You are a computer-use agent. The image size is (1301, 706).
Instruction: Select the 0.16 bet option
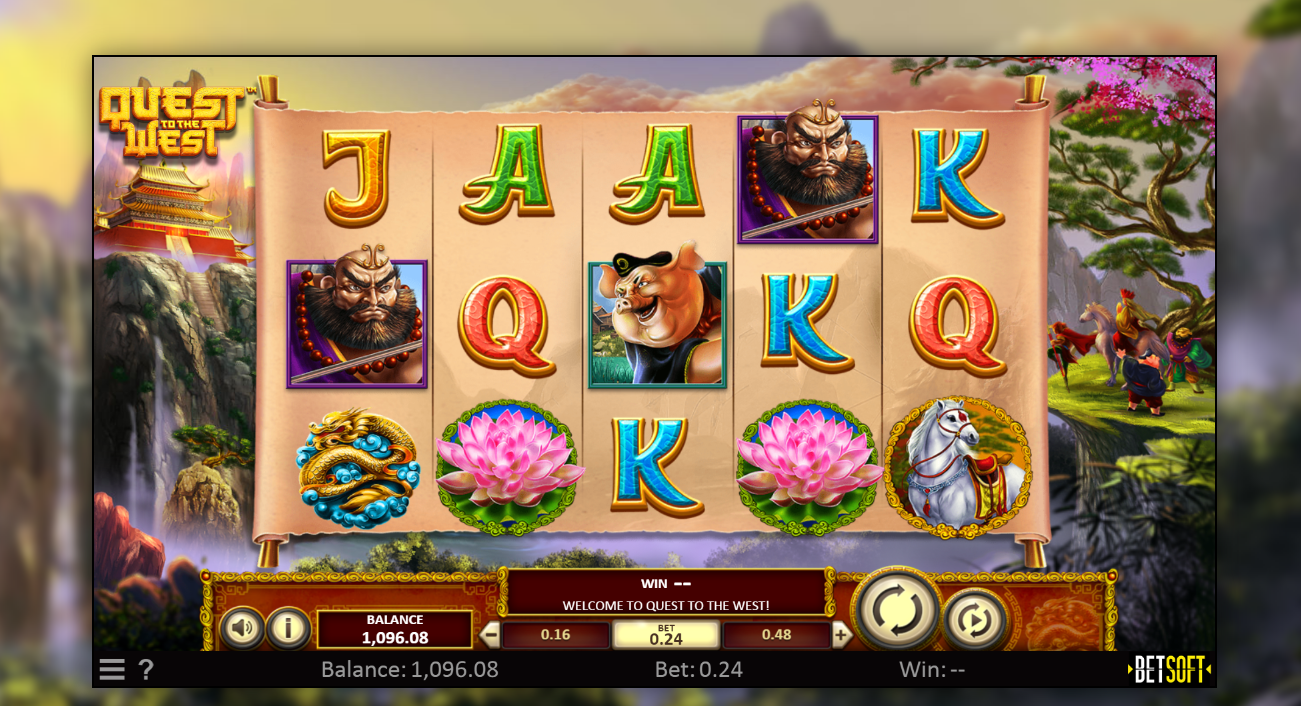point(555,635)
